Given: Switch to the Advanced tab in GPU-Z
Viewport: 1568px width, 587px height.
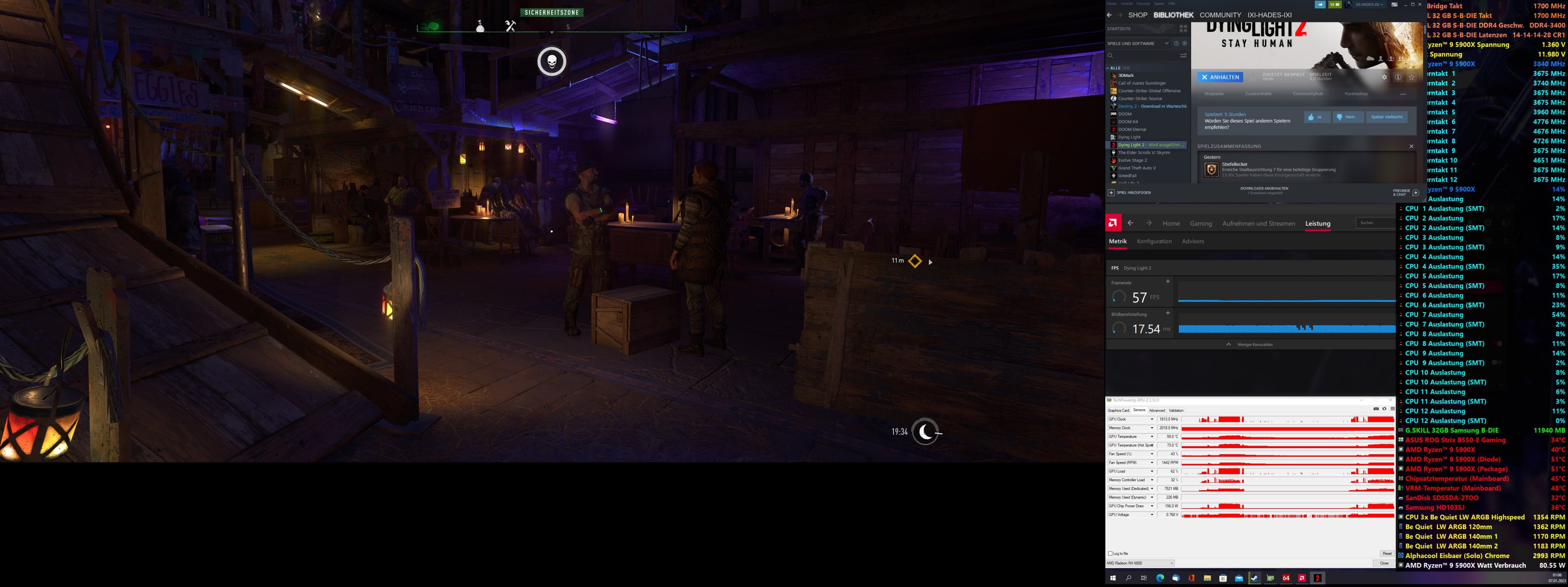Looking at the screenshot, I should pos(1157,411).
